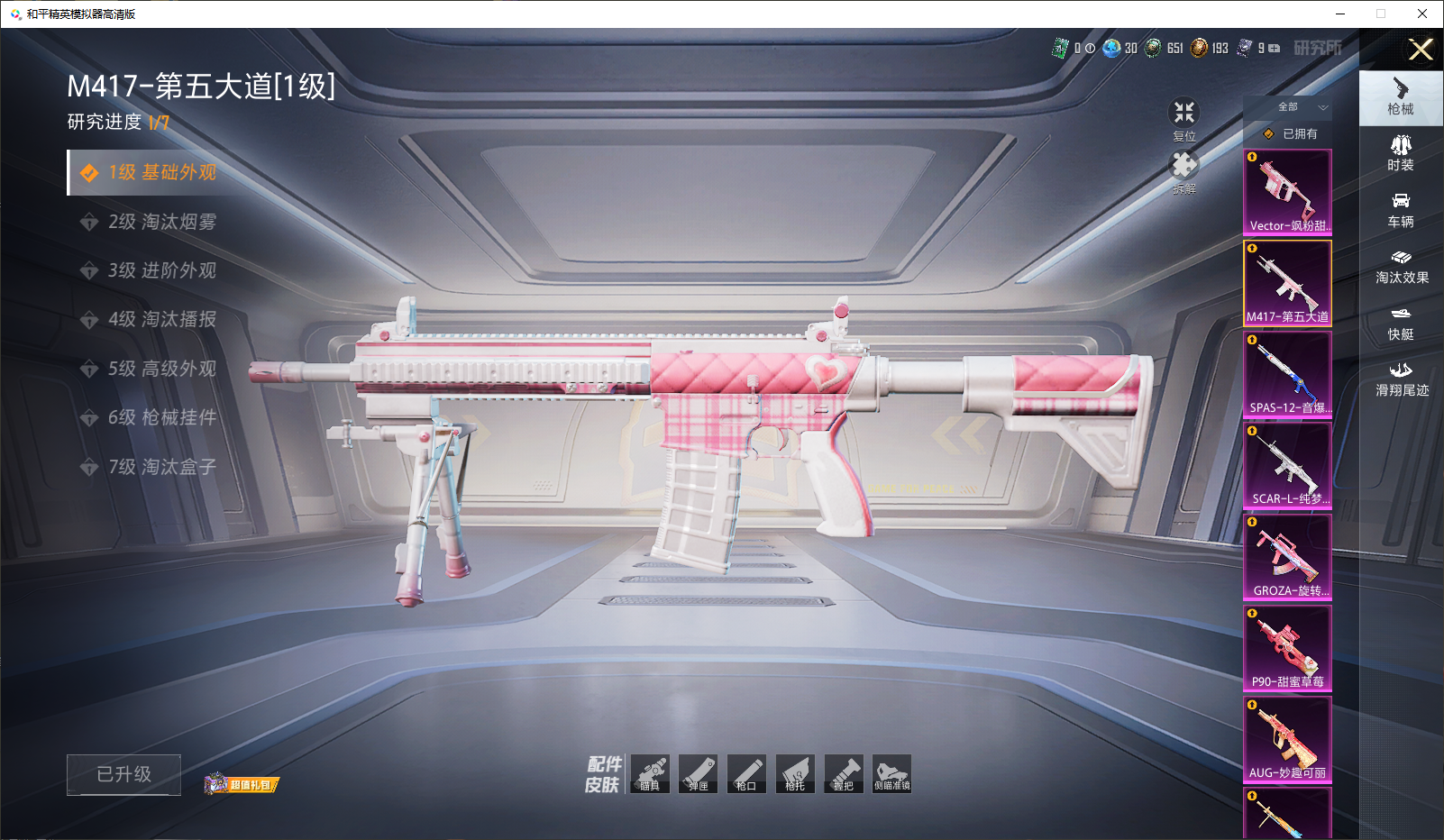Image resolution: width=1444 pixels, height=840 pixels.
Task: Select level 5 高级外观 upgrade
Action: tap(162, 369)
